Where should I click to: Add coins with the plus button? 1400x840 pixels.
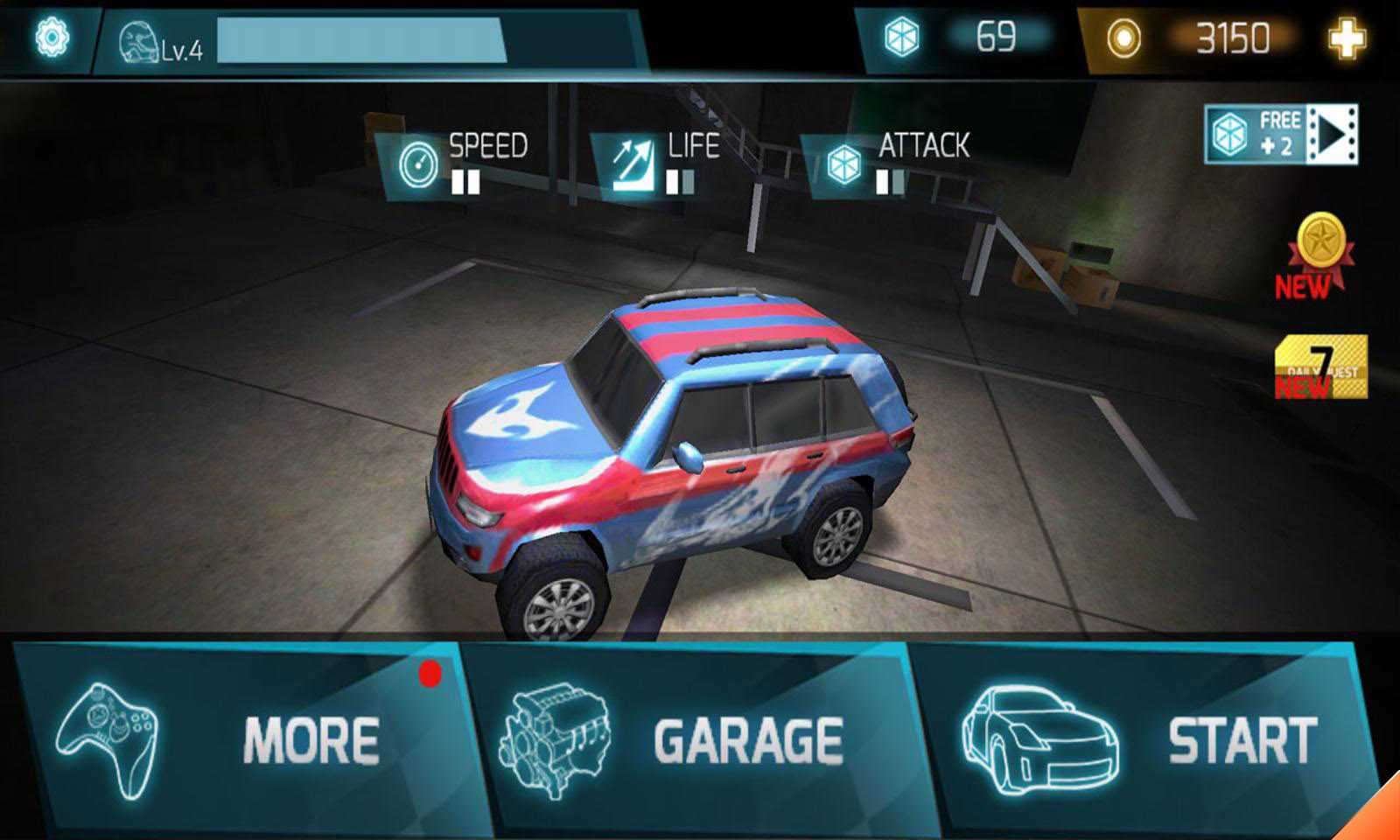1346,38
